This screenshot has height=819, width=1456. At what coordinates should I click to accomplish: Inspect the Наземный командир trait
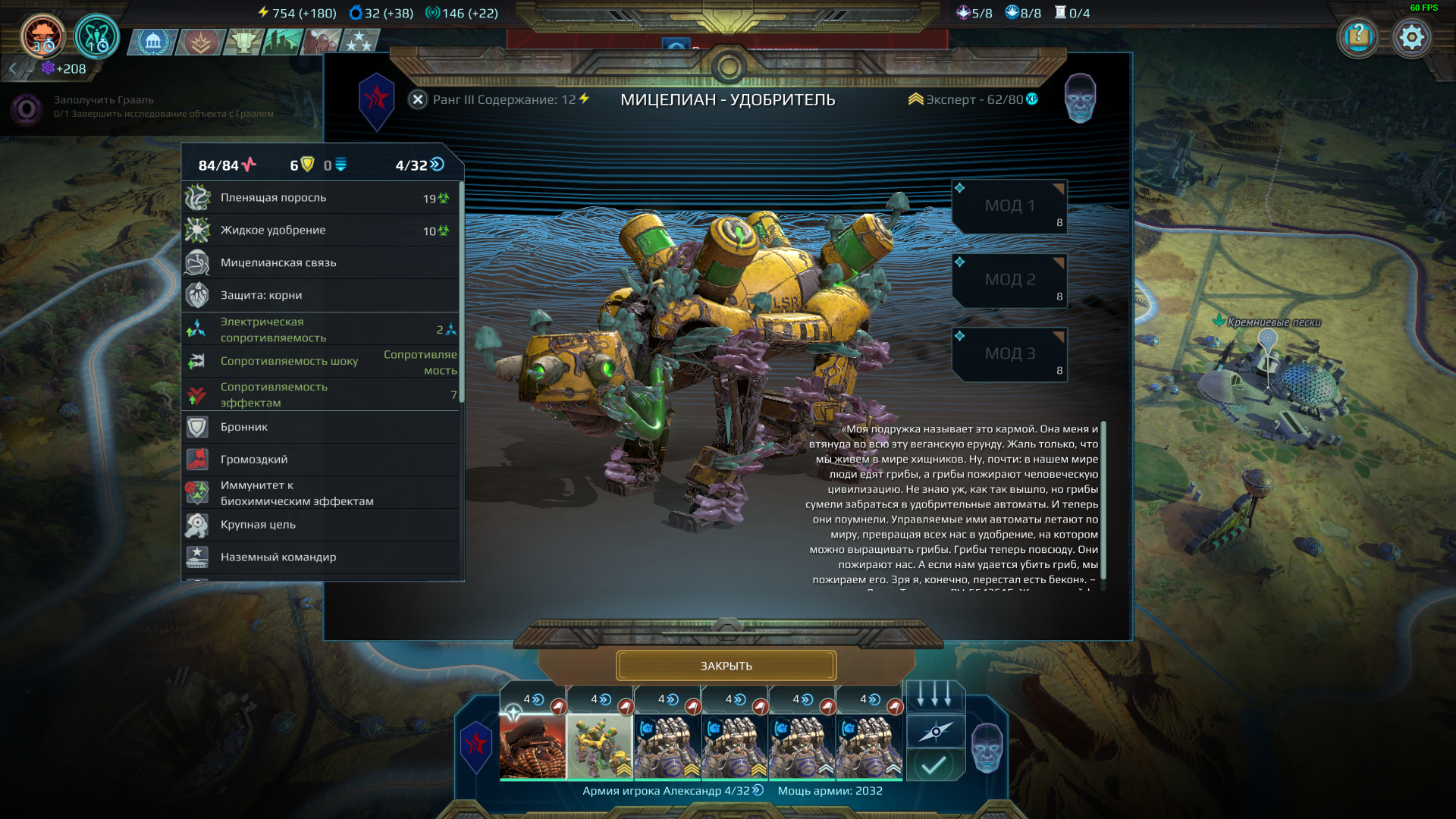coord(321,557)
